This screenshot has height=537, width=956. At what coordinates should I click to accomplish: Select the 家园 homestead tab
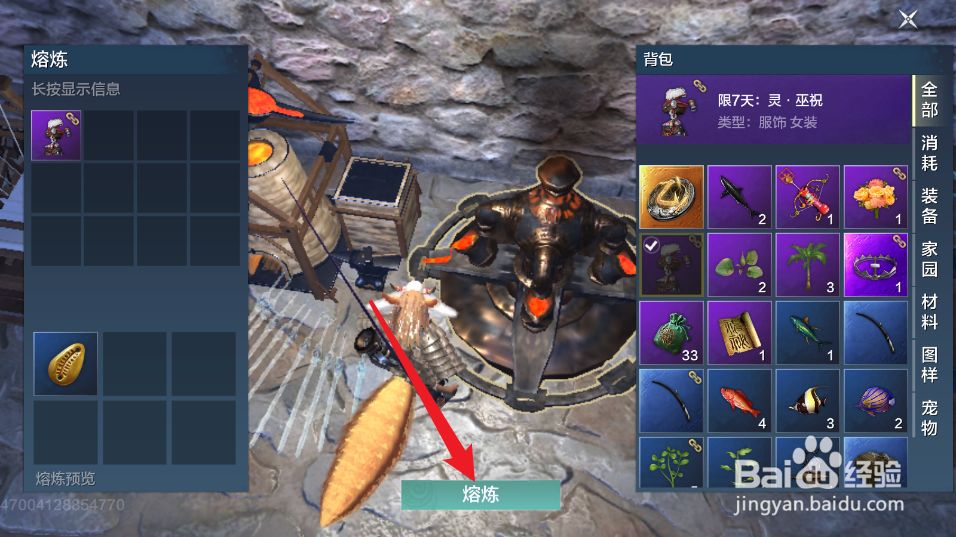929,258
